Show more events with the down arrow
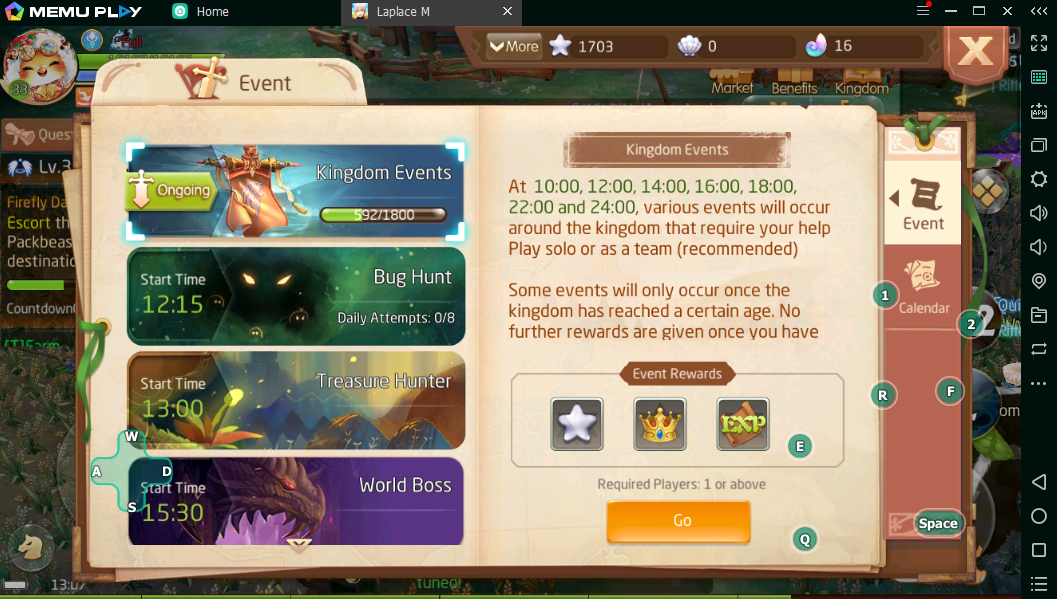Viewport: 1057px width, 599px height. [299, 545]
